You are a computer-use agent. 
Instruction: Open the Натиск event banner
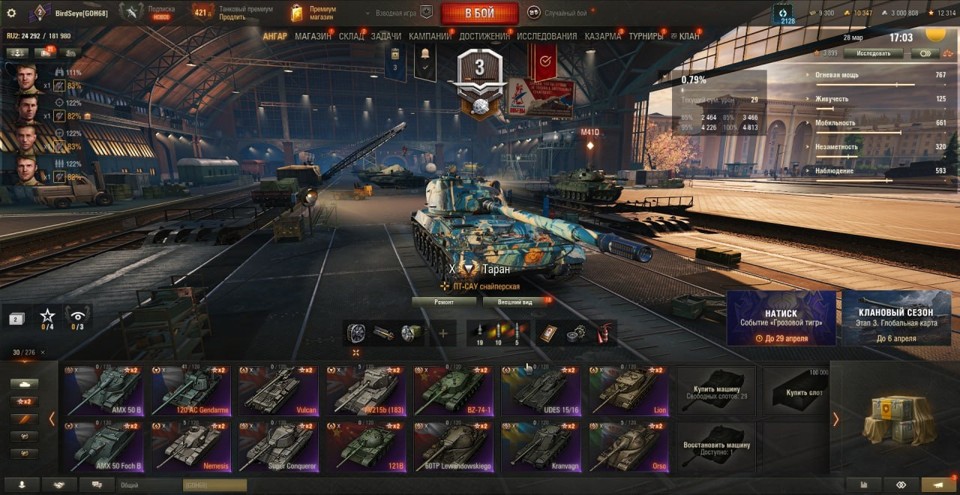(781, 318)
